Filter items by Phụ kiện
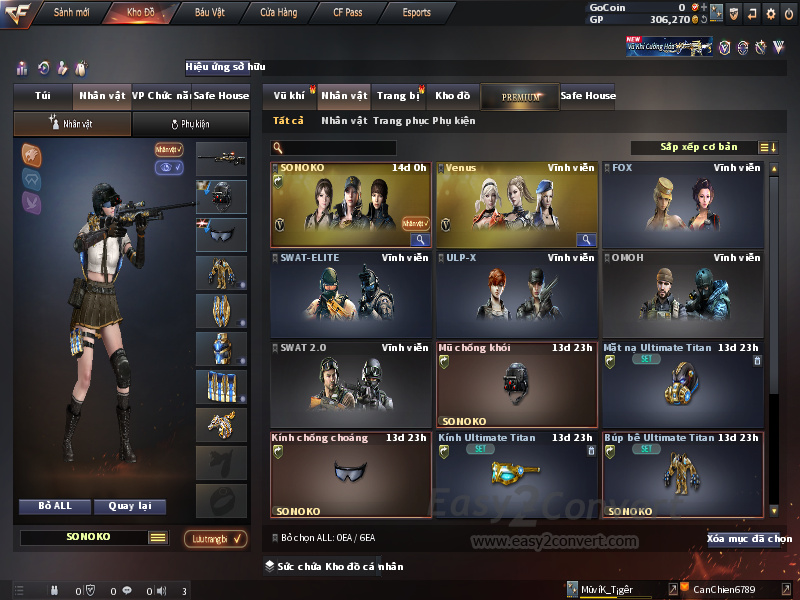This screenshot has height=600, width=800. [x=454, y=121]
